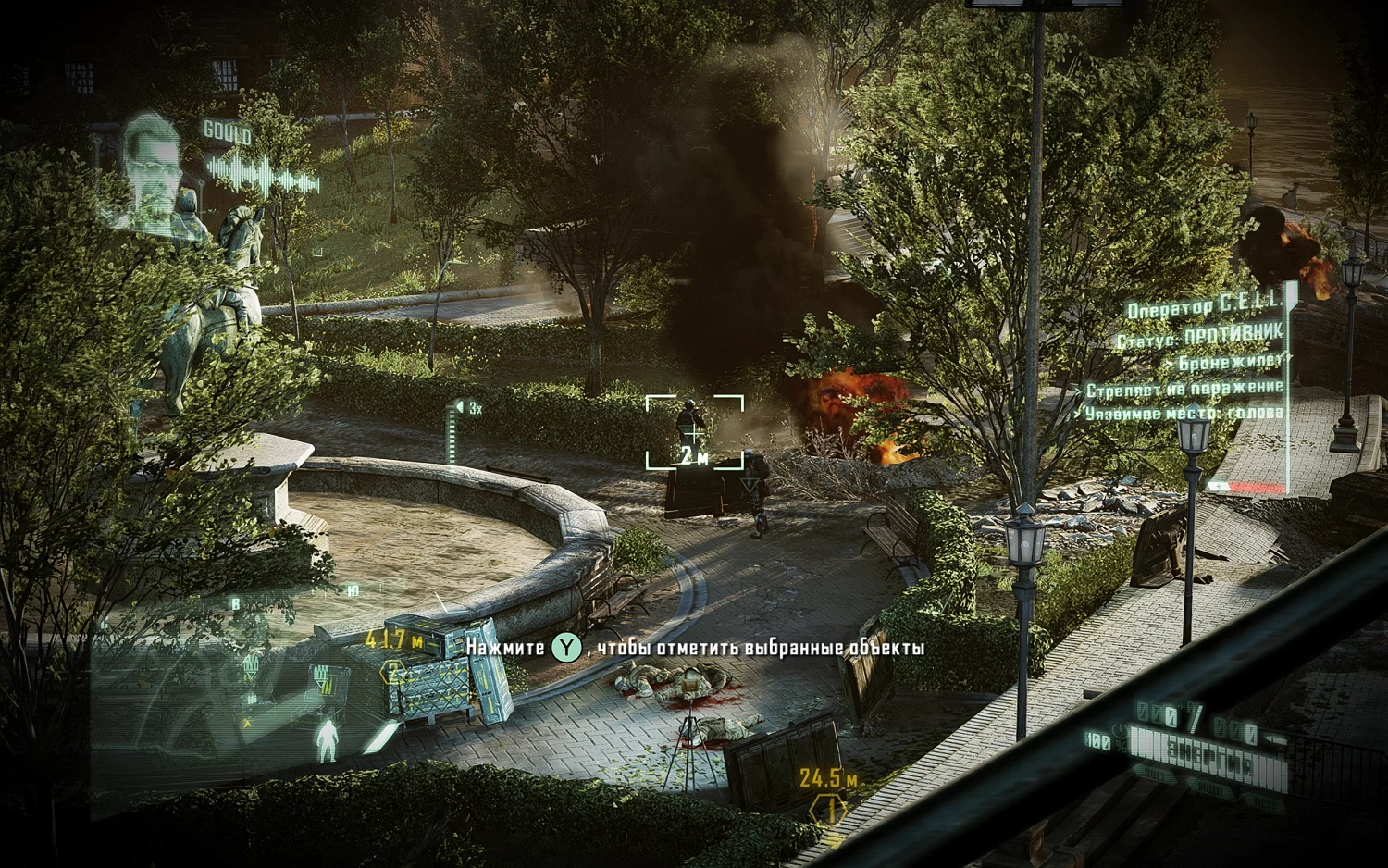
Task: Toggle the ЗОП suit mode indicator
Action: tap(1155, 774)
